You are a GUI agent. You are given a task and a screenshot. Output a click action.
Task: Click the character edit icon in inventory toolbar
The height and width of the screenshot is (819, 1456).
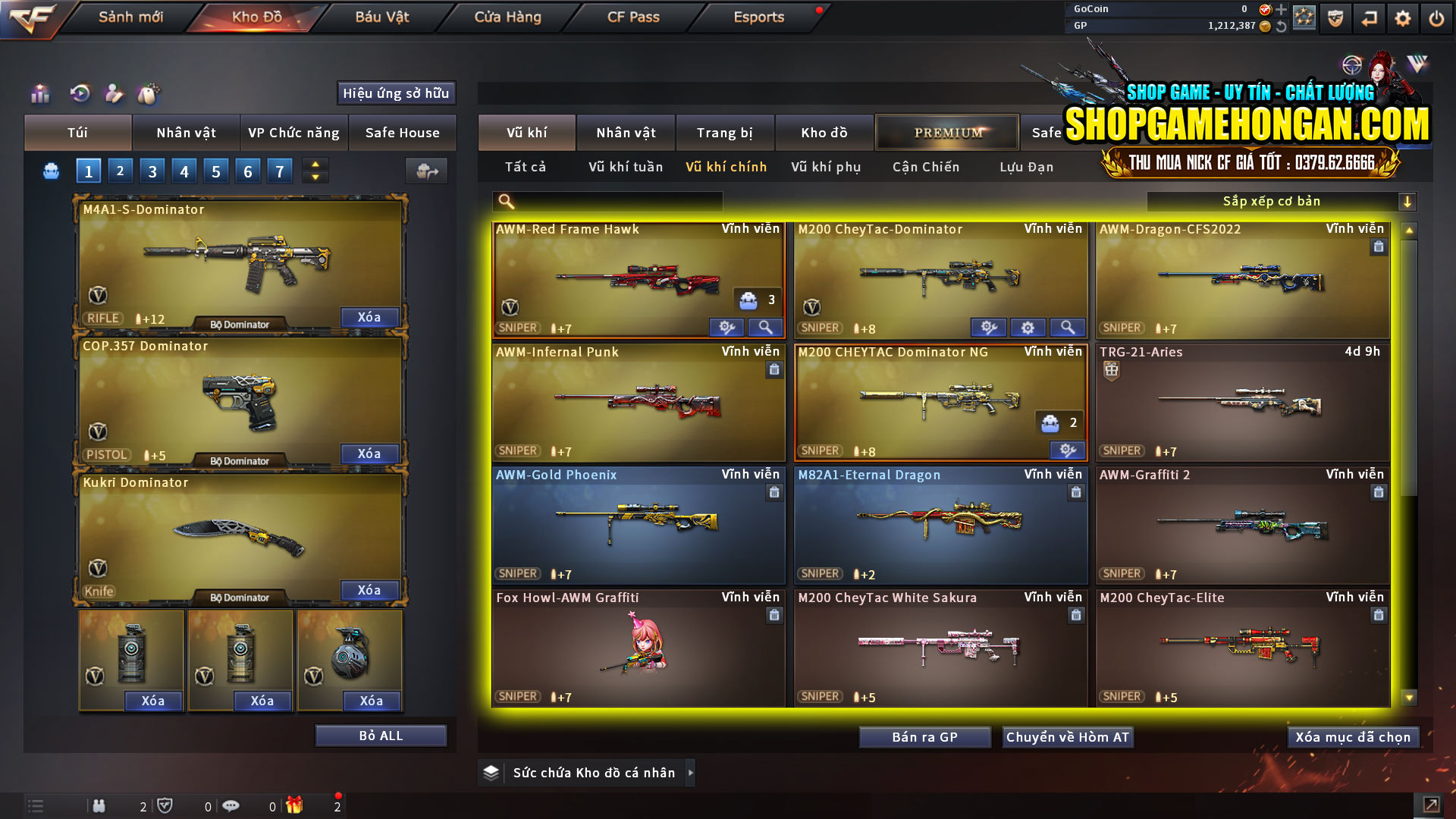[115, 93]
